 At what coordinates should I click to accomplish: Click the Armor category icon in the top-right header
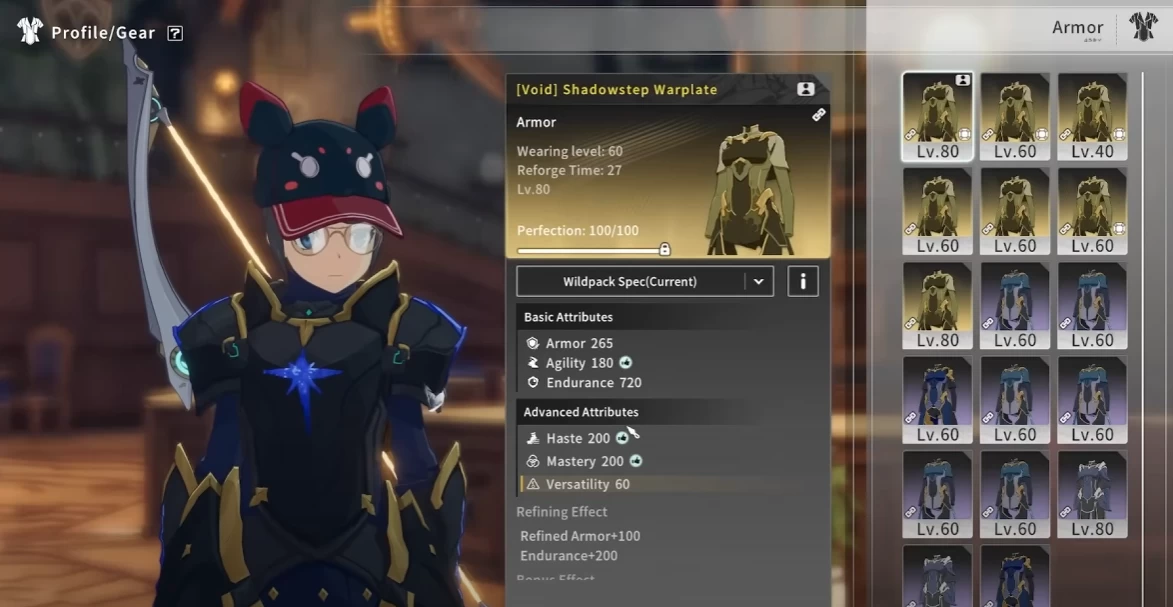tap(1143, 28)
